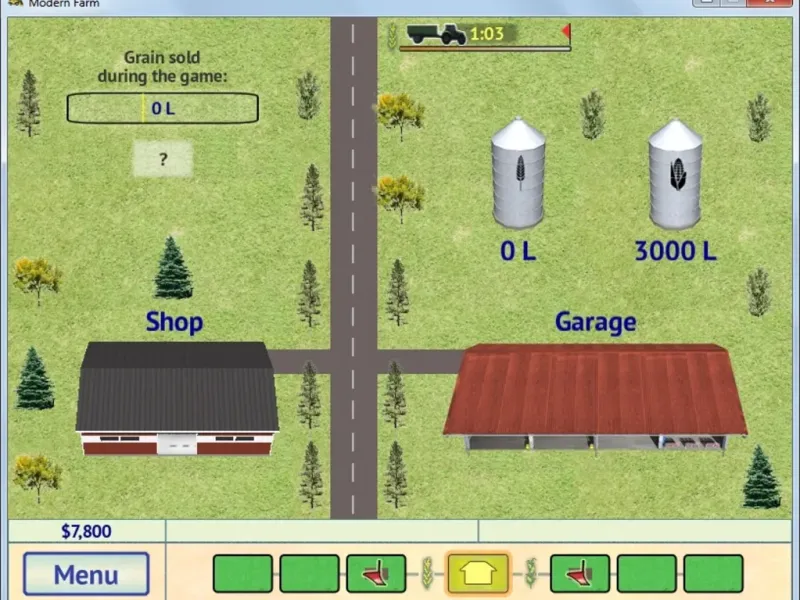Open the Menu button
This screenshot has height=600, width=800.
pos(86,574)
